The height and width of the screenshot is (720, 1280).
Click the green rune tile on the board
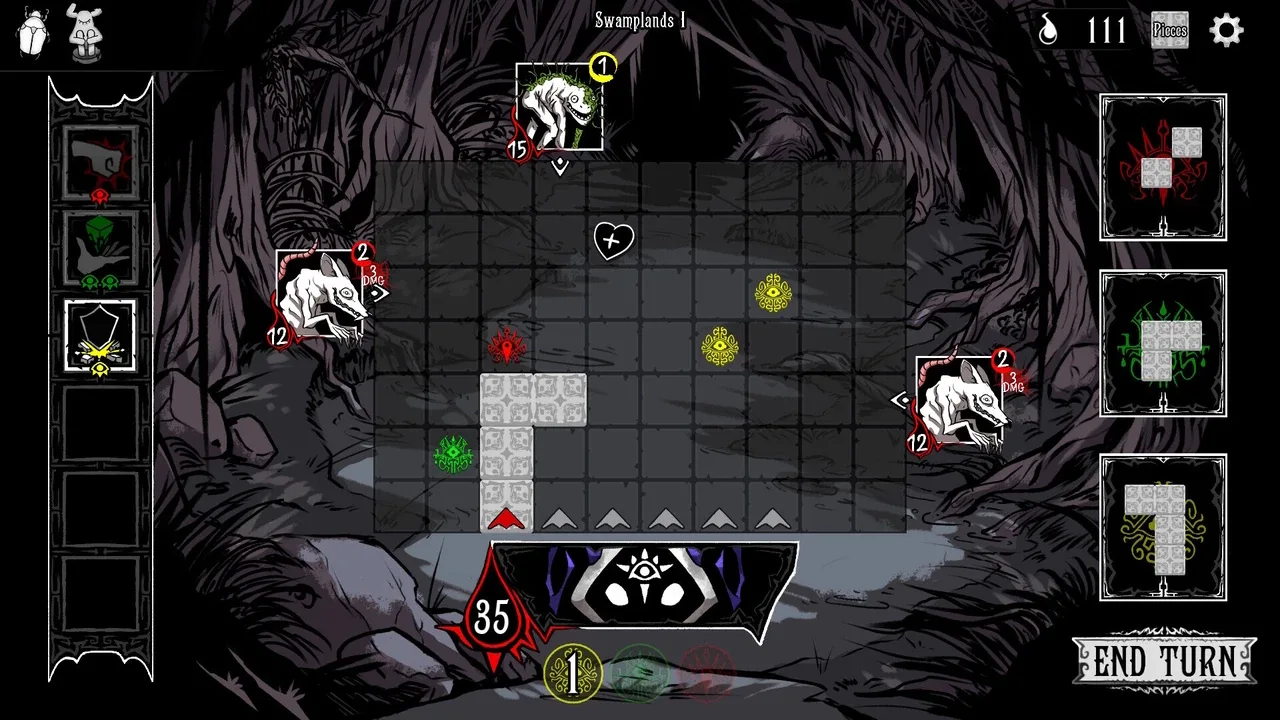coord(453,453)
